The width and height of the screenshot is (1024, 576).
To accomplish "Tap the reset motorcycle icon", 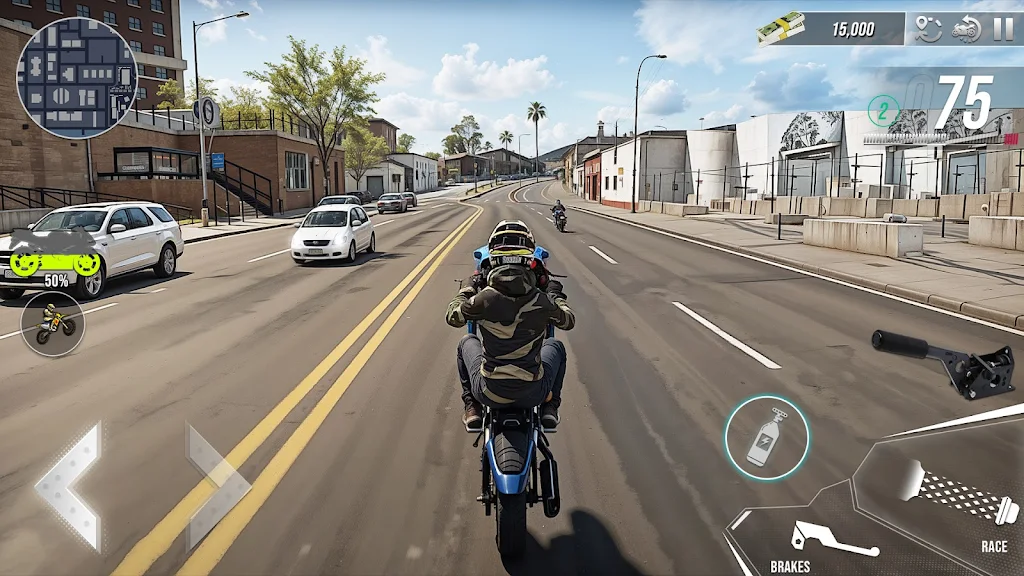I will click(966, 29).
